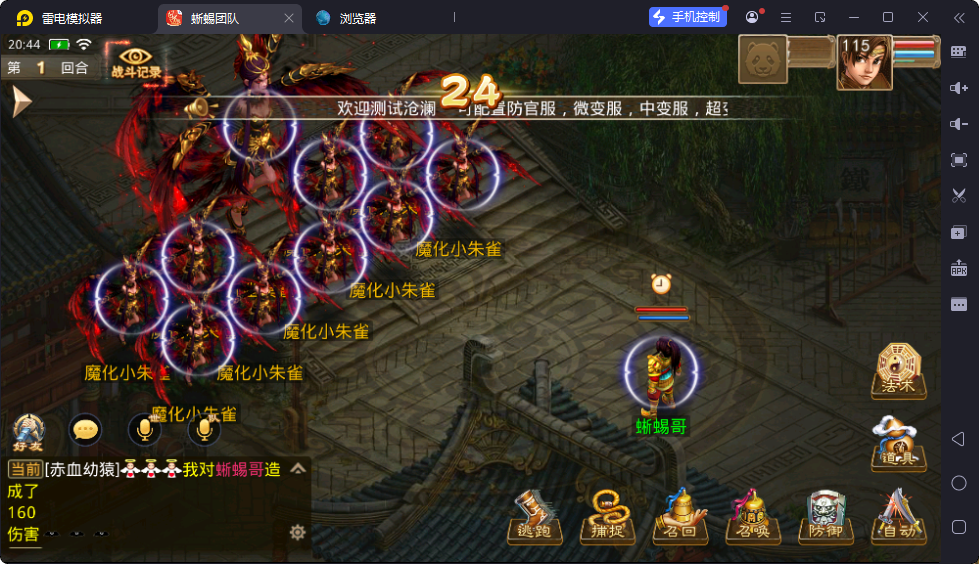Click the 手机控制 emulator button
Viewport: 979px width, 564px height.
tap(686, 17)
